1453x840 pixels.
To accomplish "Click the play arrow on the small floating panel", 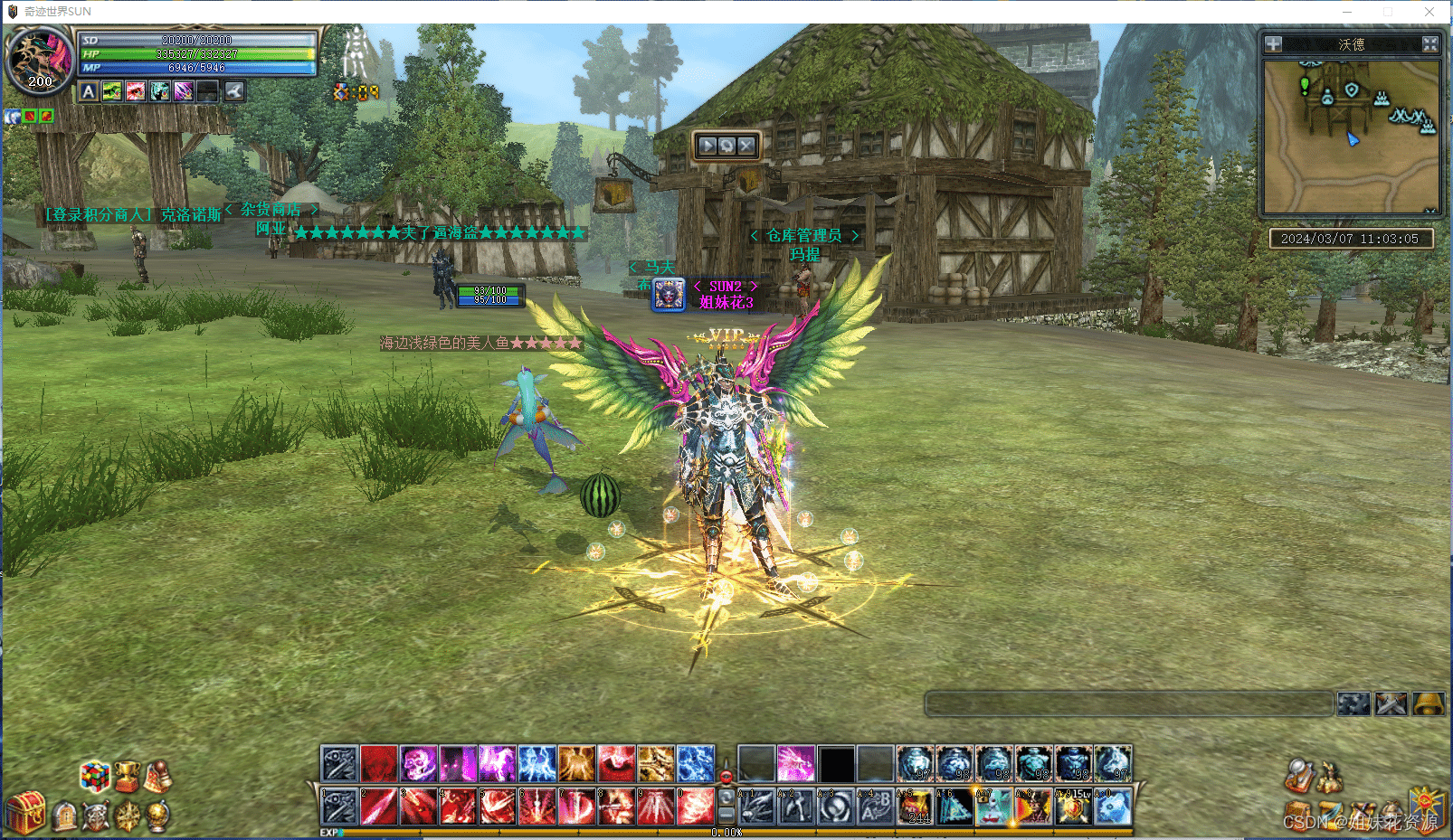I will (x=708, y=146).
